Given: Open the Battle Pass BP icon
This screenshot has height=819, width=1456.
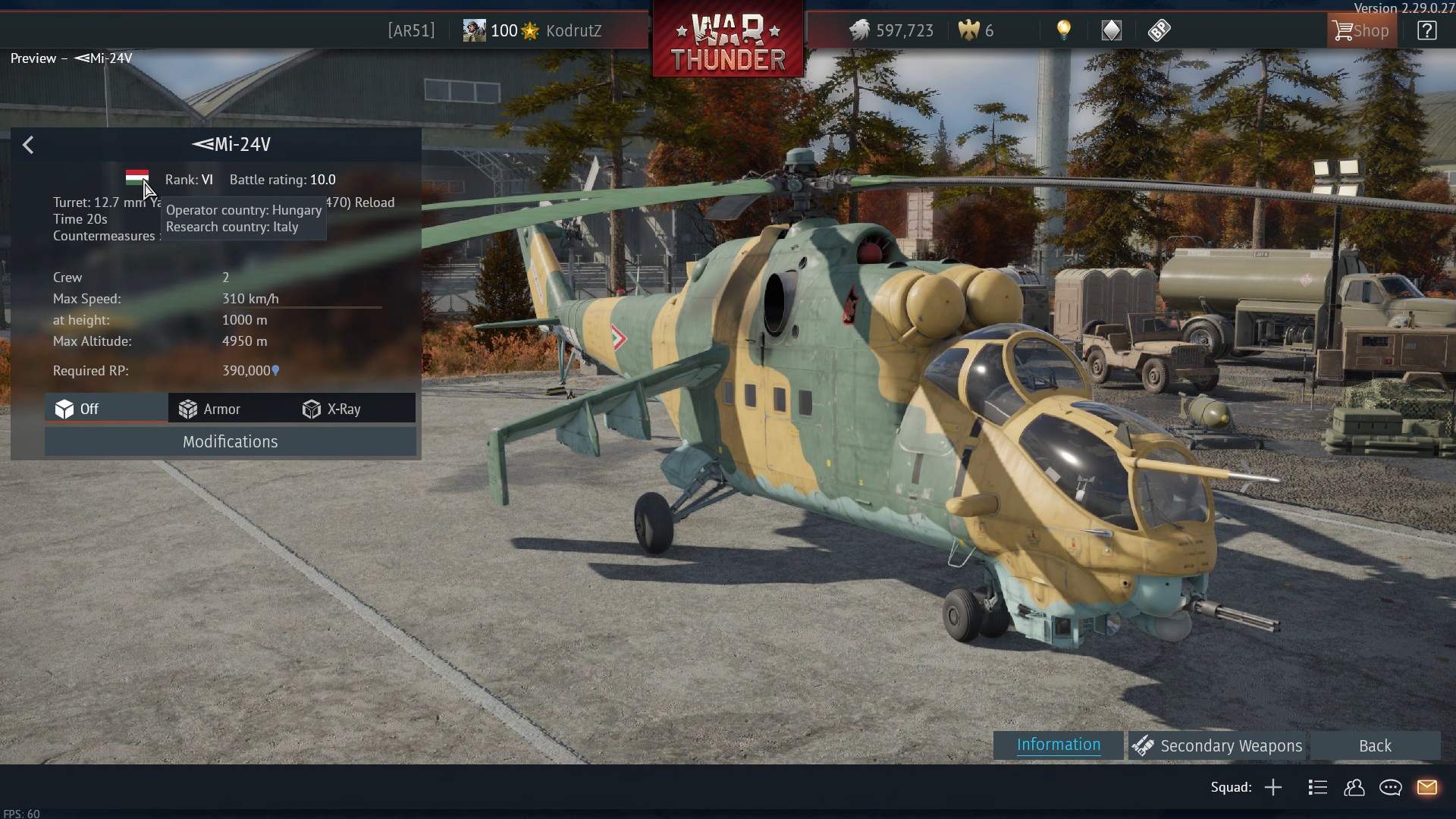Looking at the screenshot, I should pyautogui.click(x=1159, y=30).
